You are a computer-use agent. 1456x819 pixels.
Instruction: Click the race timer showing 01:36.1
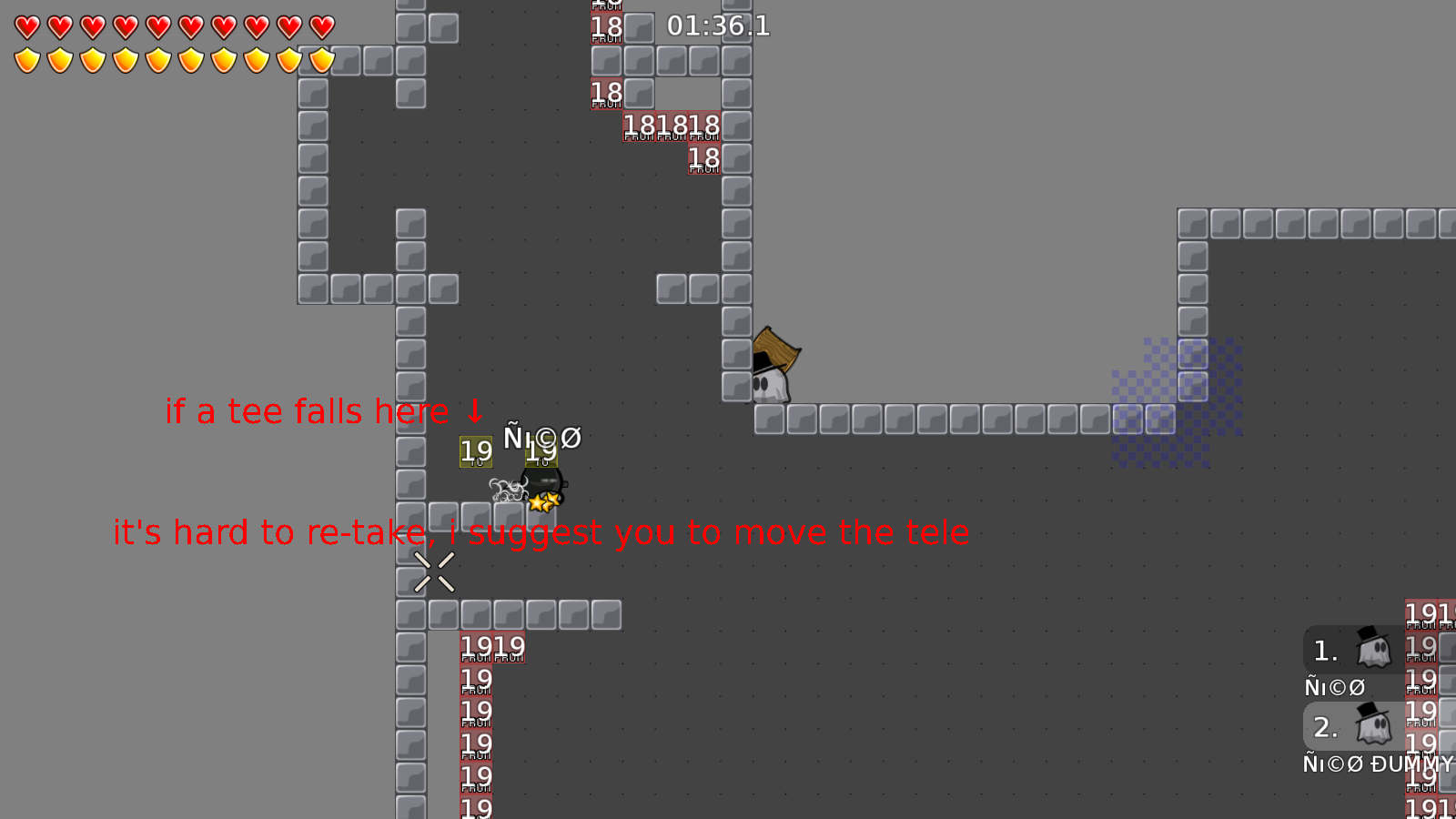pos(716,26)
